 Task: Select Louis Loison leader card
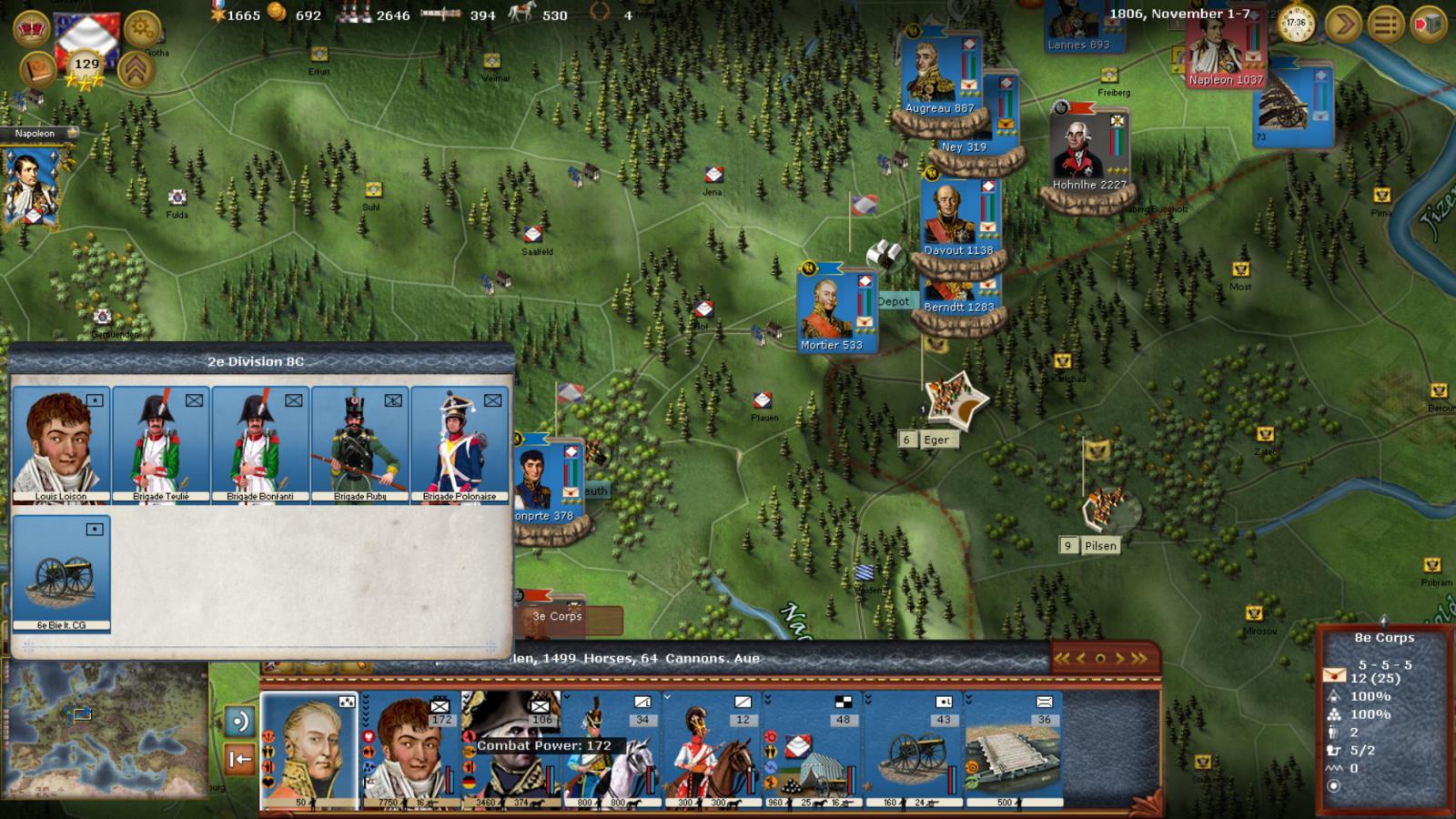[61, 445]
